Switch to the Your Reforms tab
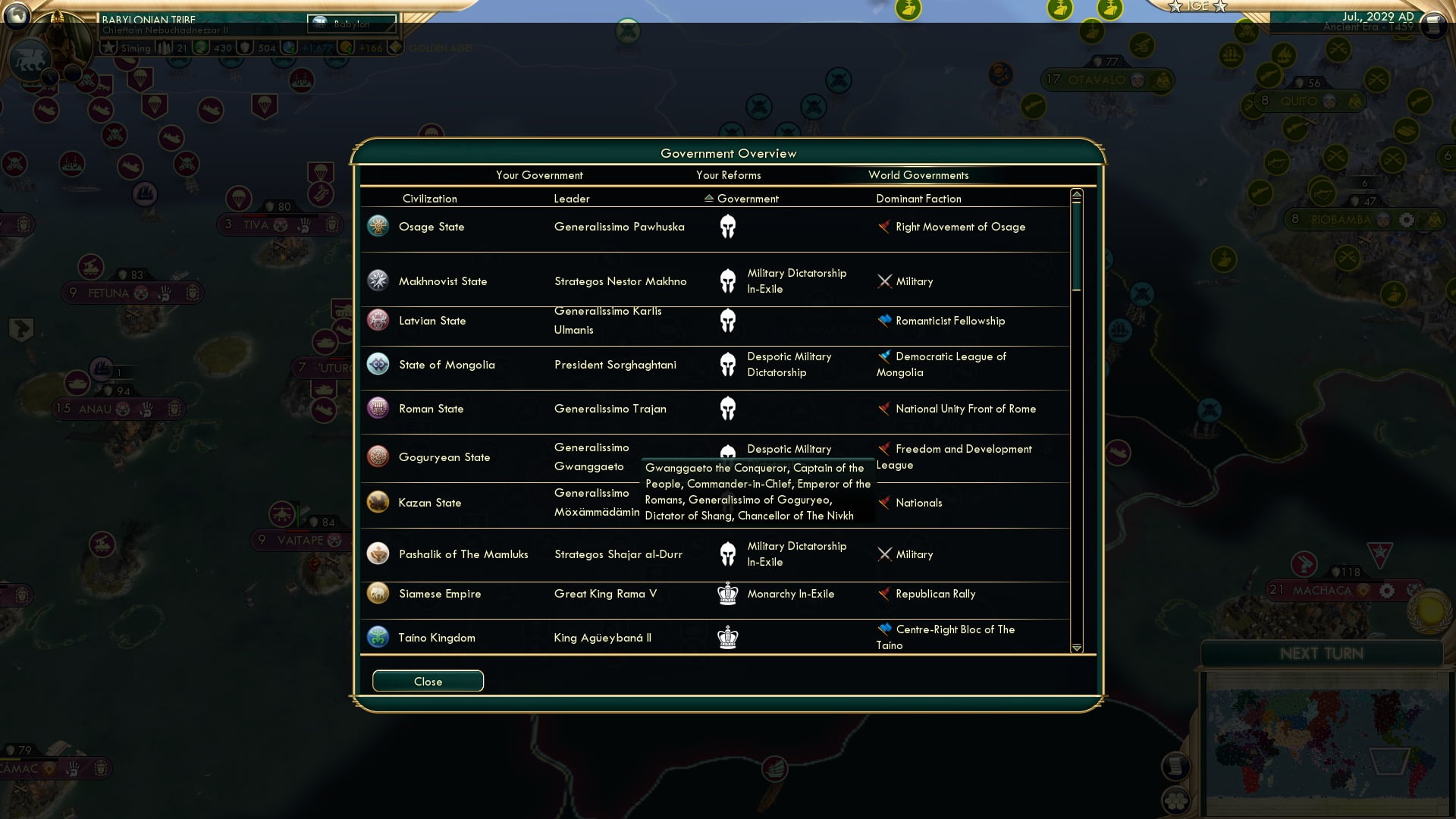This screenshot has width=1456, height=819. coord(729,175)
